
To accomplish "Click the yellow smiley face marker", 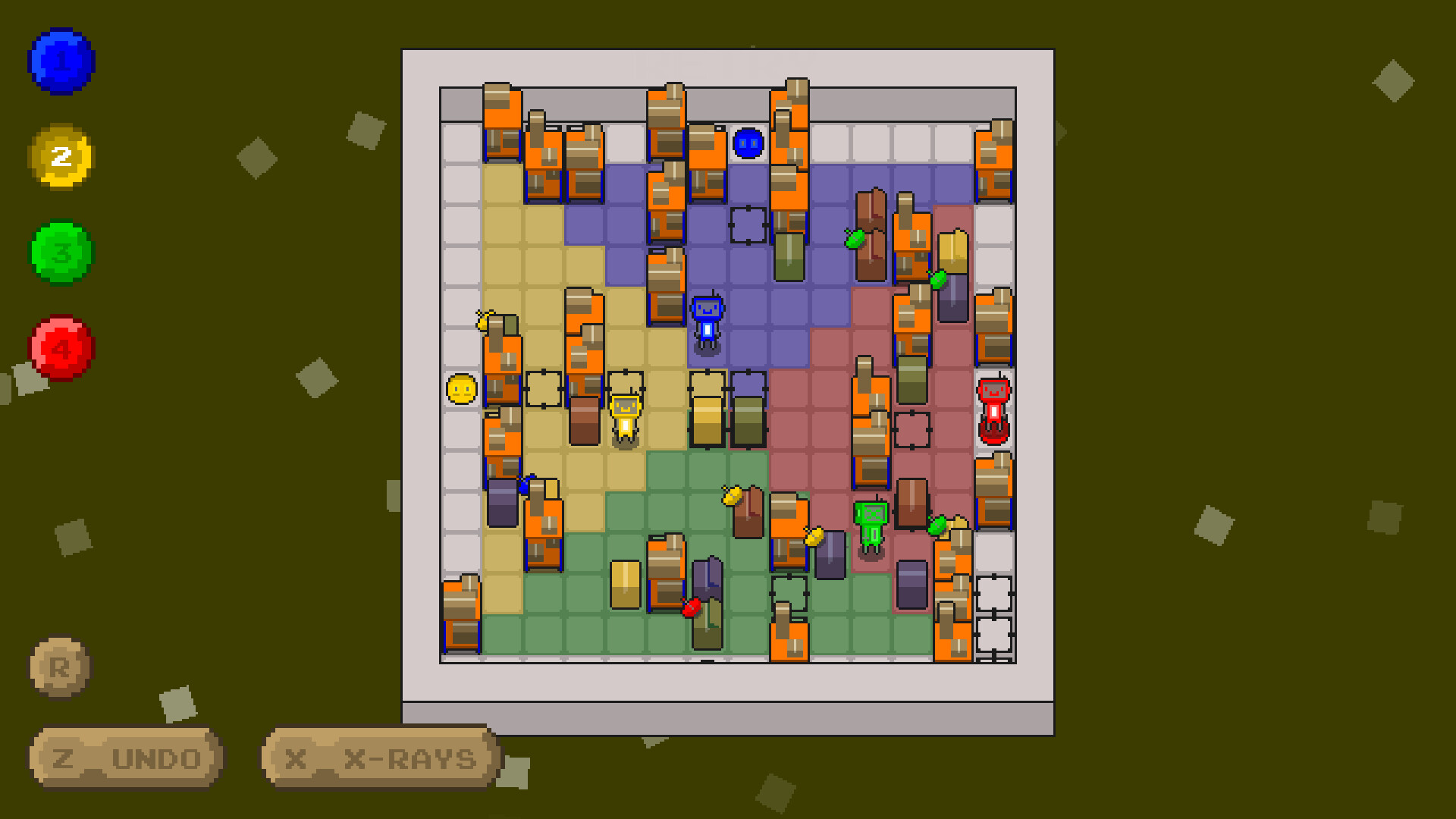I will tap(463, 389).
